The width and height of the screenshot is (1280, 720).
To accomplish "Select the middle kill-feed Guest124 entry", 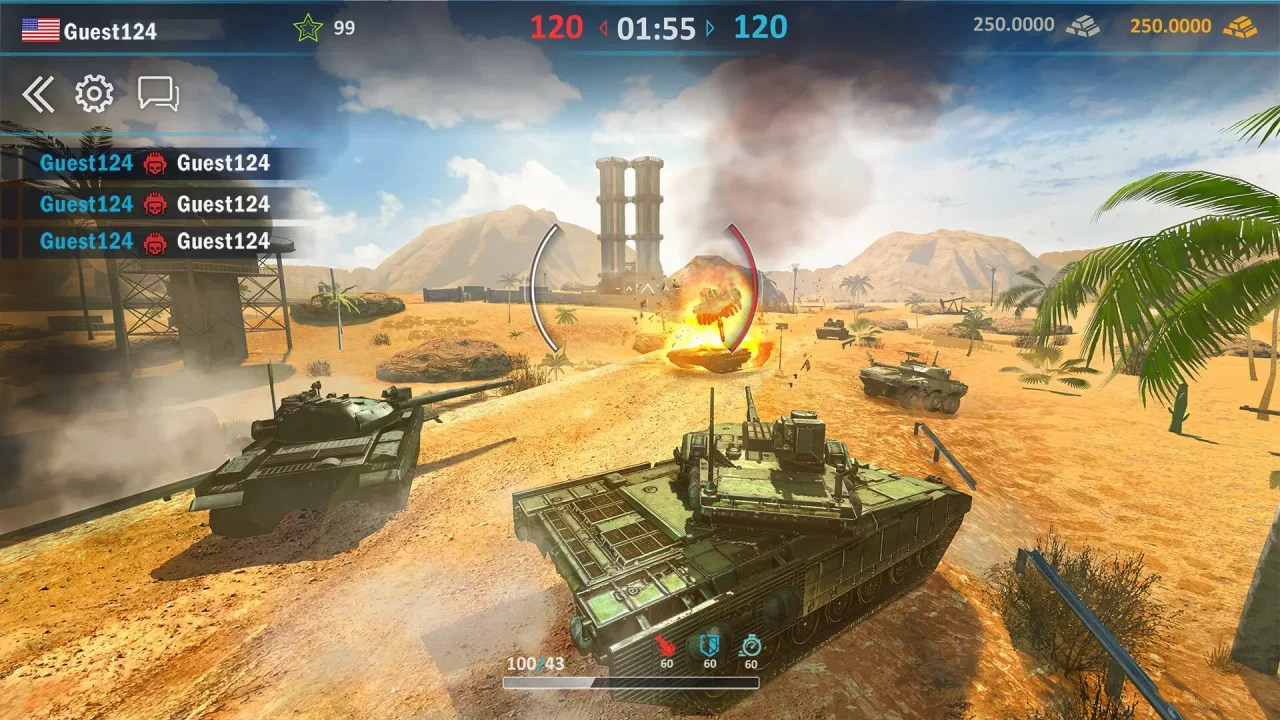I will (85, 203).
